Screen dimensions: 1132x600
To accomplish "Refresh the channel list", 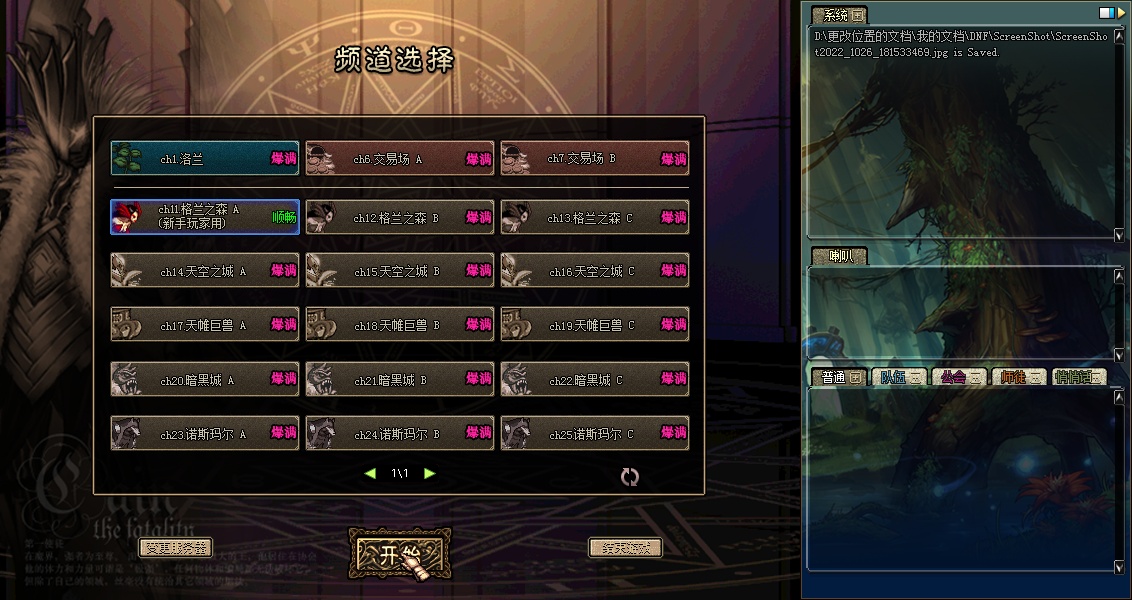I will tap(629, 477).
